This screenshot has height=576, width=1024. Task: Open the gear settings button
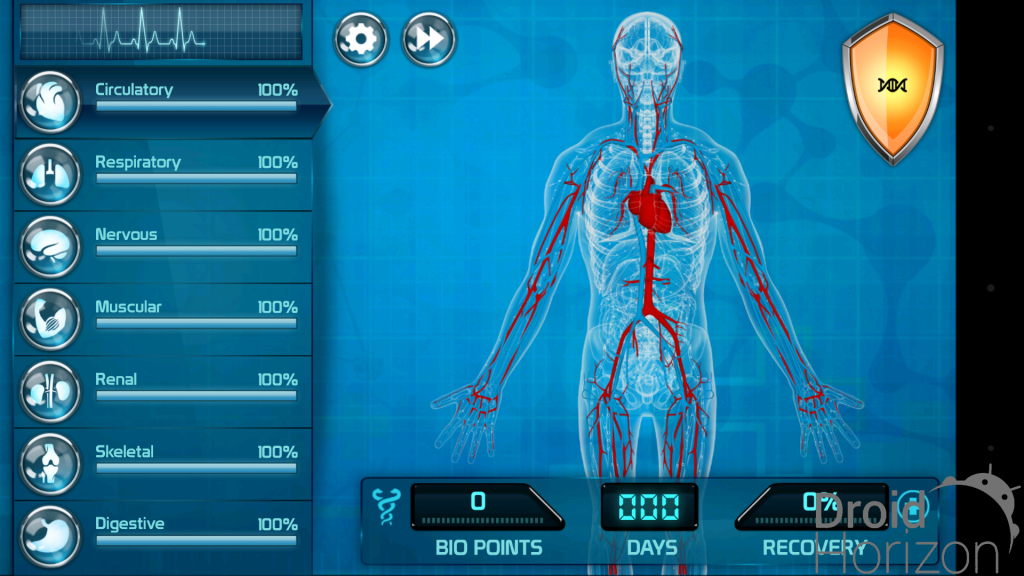point(360,39)
